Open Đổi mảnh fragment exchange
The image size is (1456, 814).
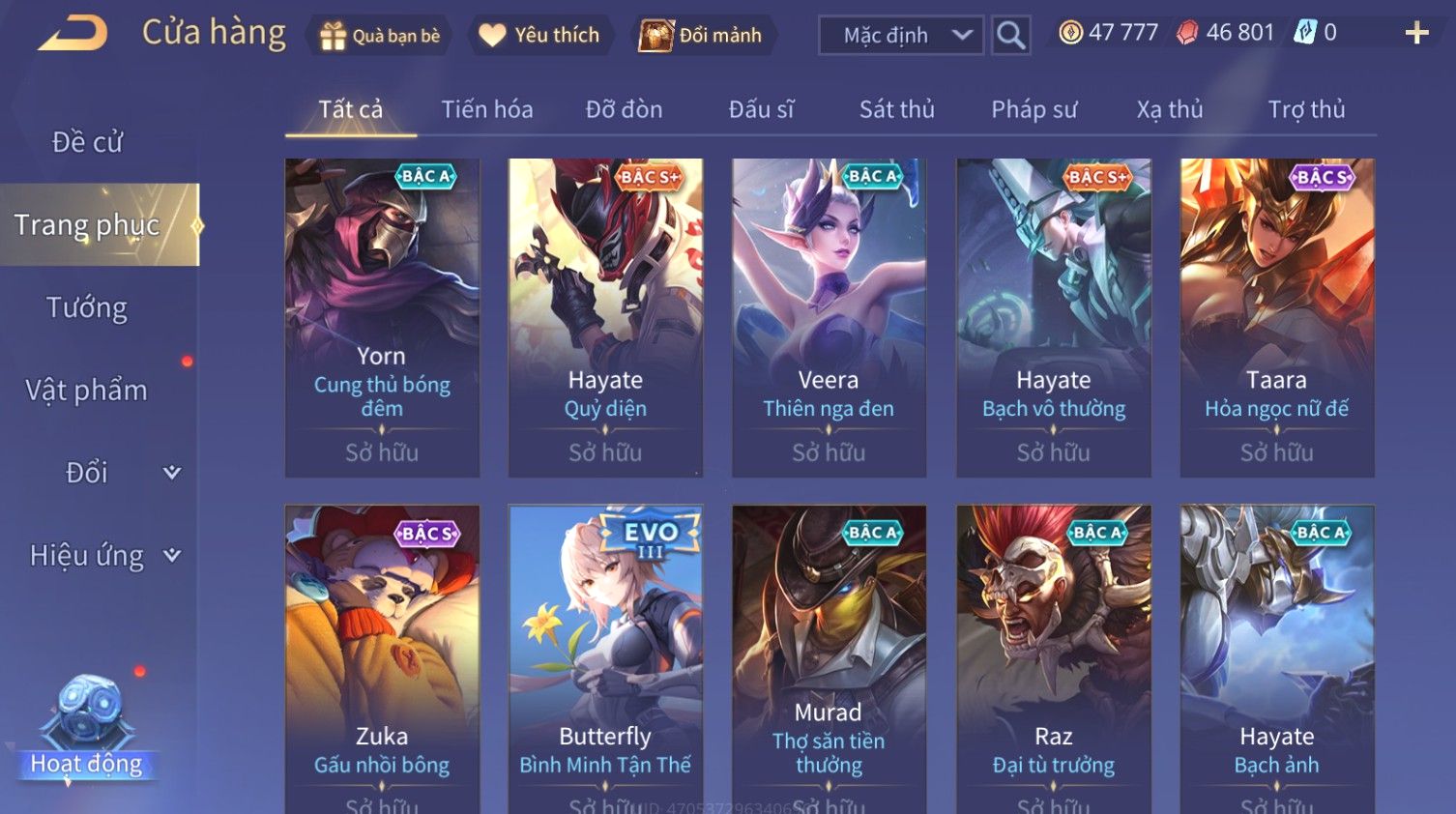pyautogui.click(x=703, y=36)
